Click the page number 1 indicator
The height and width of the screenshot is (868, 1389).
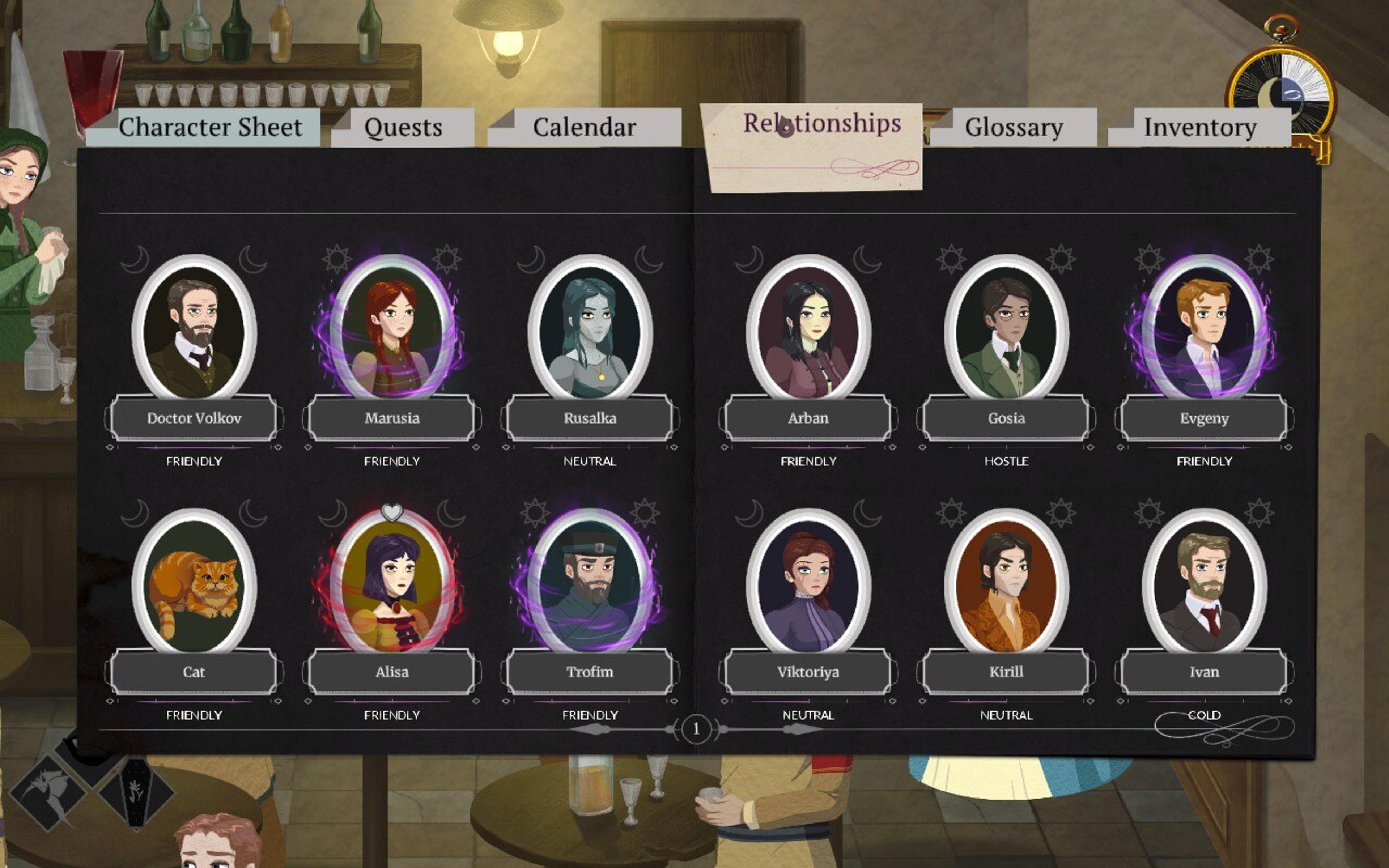(x=696, y=729)
